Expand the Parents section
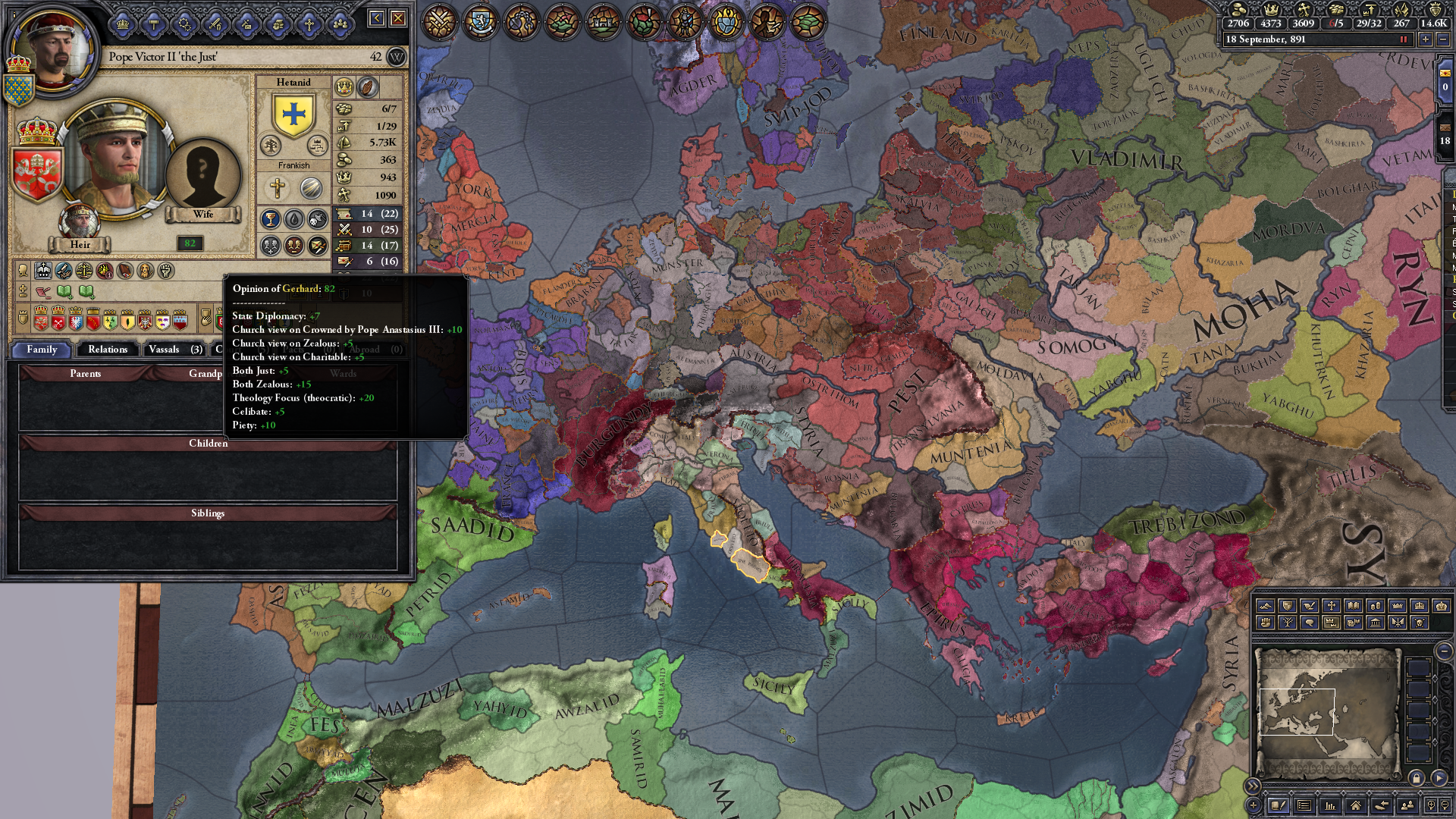This screenshot has width=1456, height=819. tap(86, 373)
